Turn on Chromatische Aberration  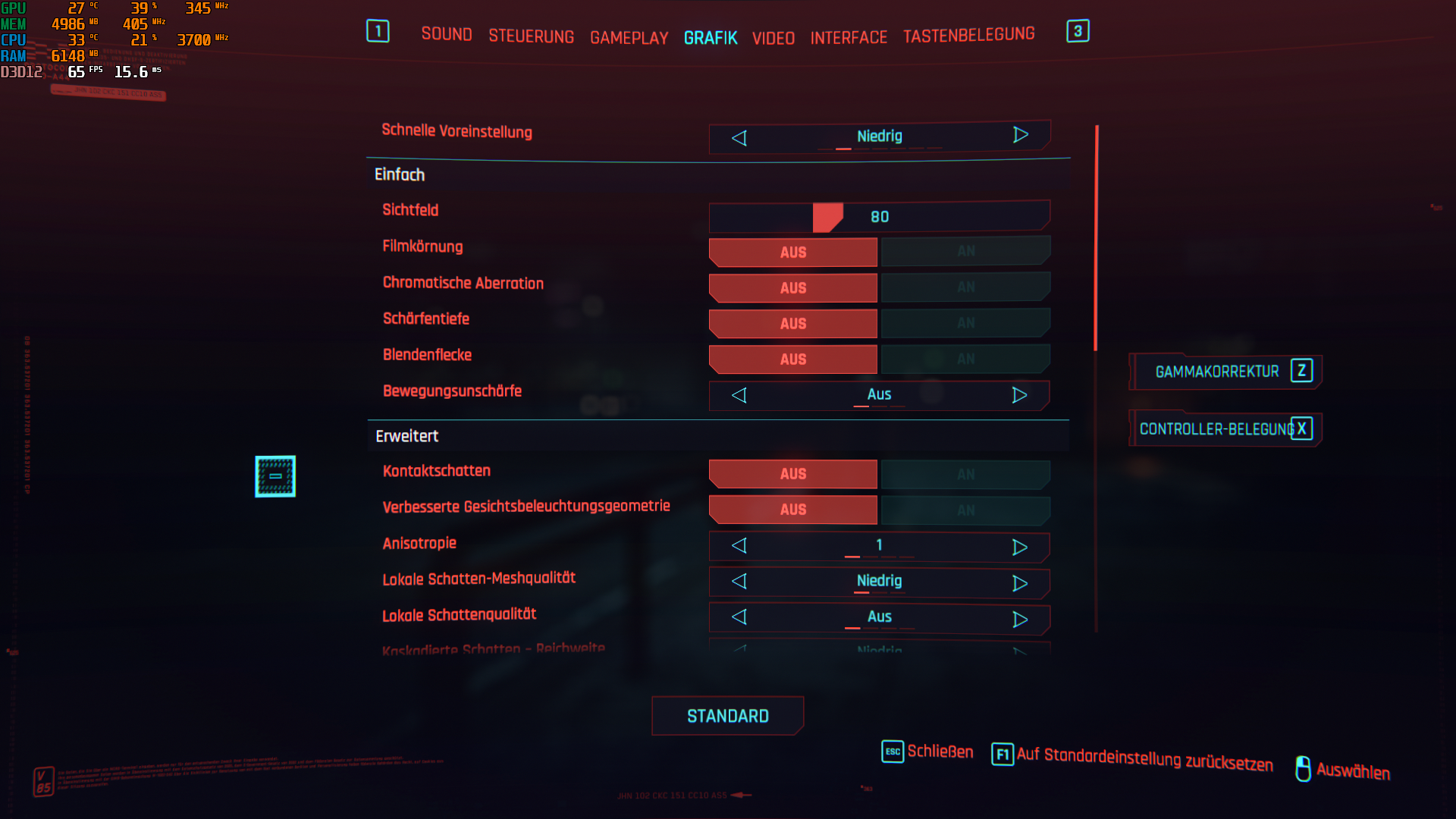pos(965,287)
